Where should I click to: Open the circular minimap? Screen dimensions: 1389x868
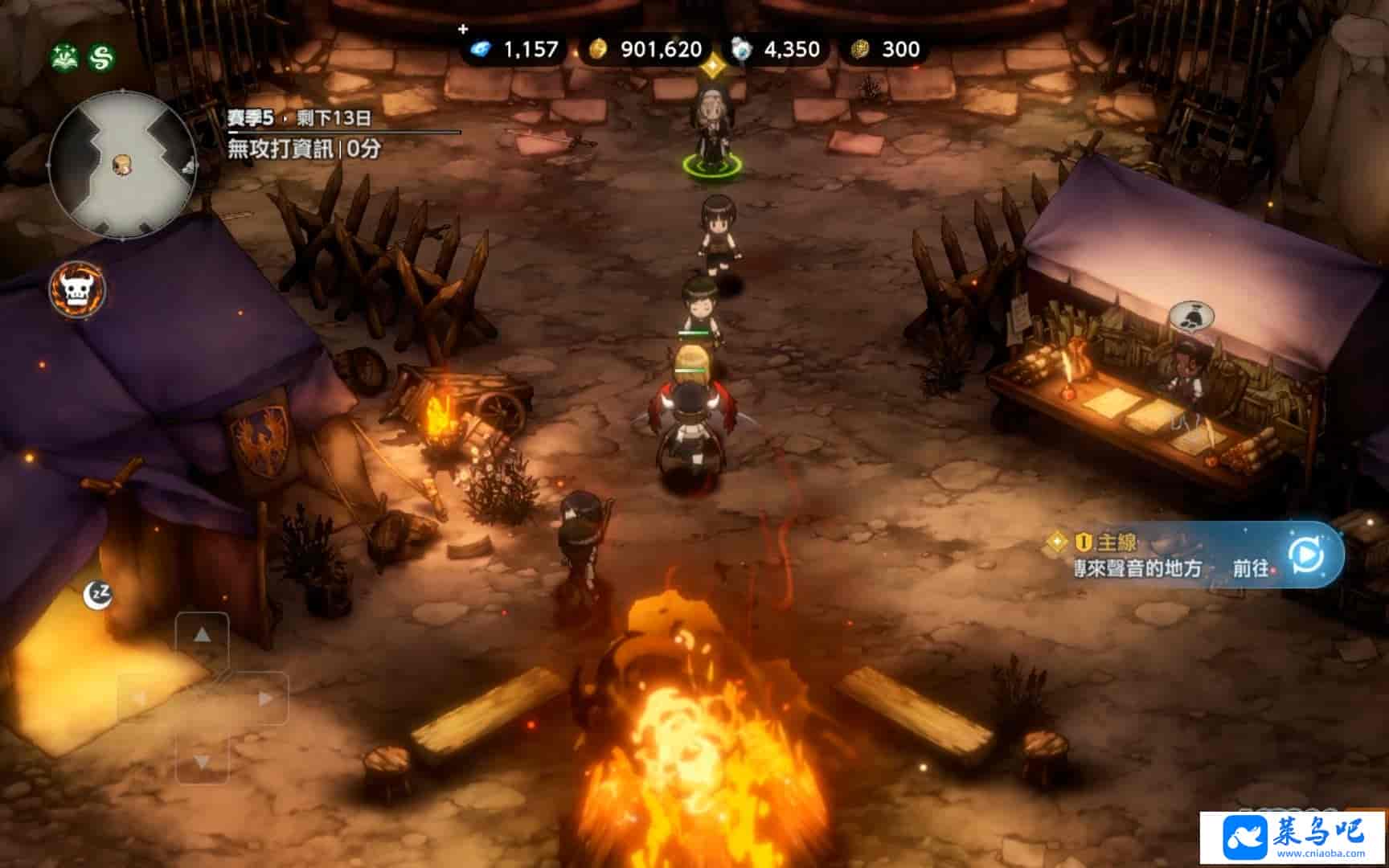click(x=122, y=164)
